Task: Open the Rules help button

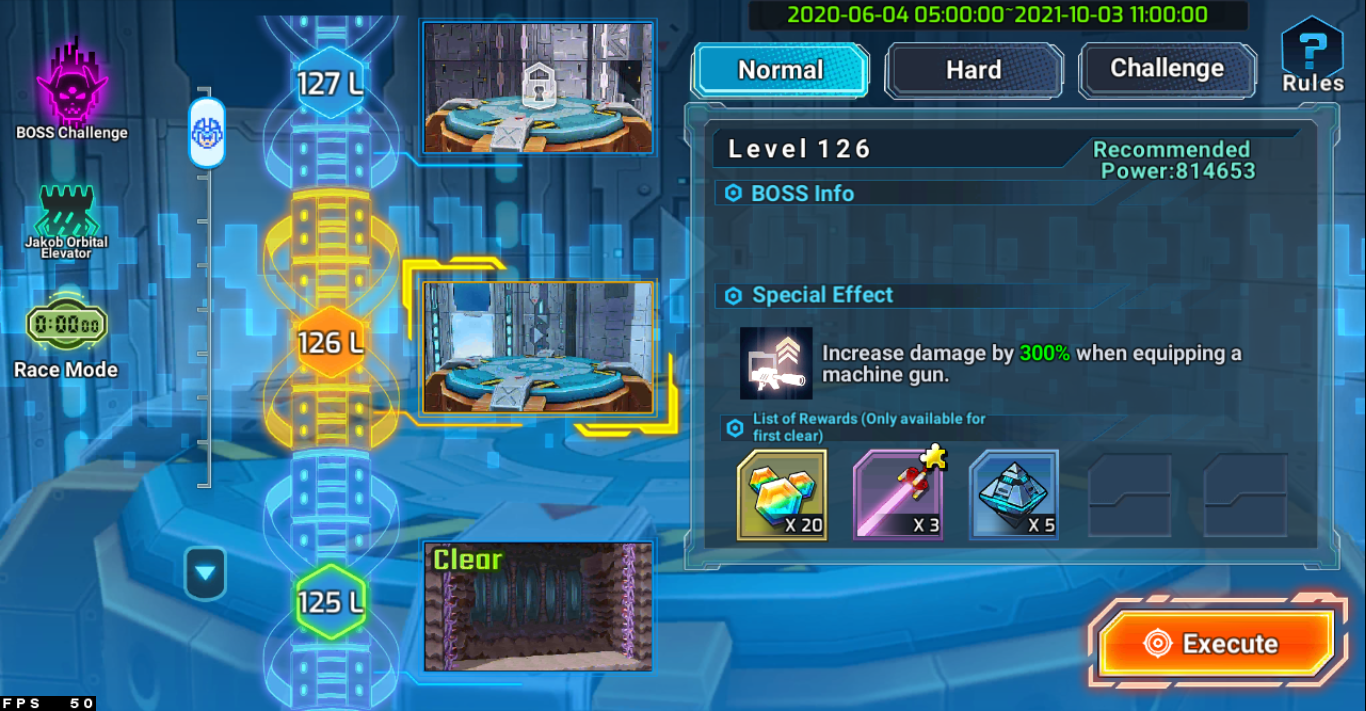Action: 1312,56
